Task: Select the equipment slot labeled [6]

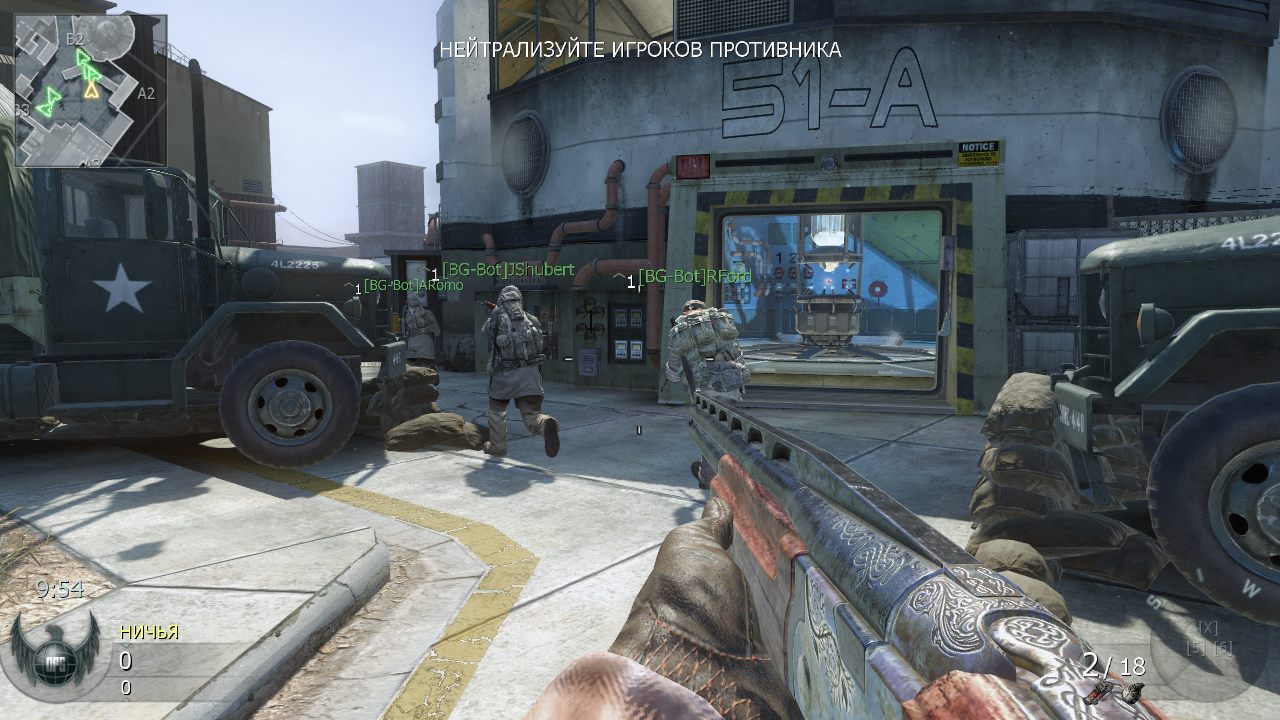Action: [x=1224, y=648]
